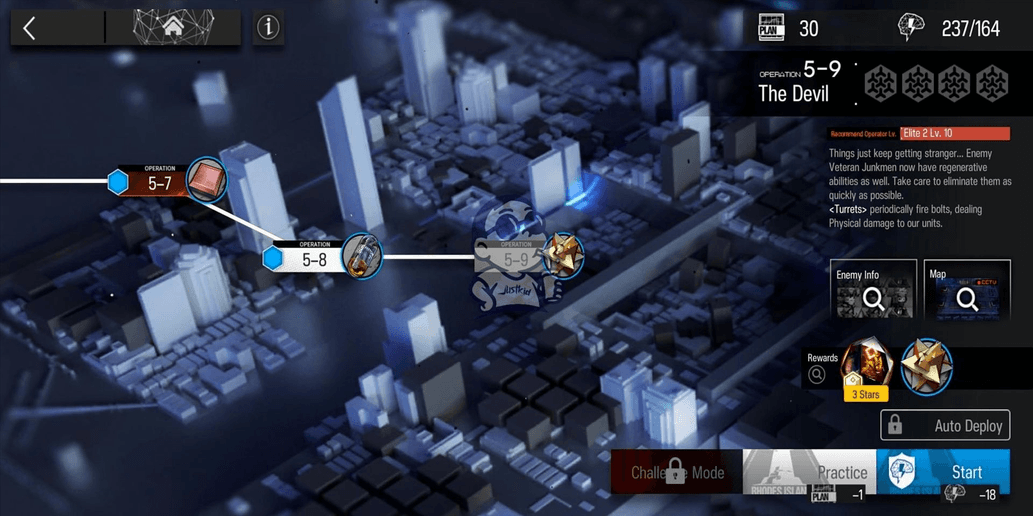Start the operation

(953, 472)
